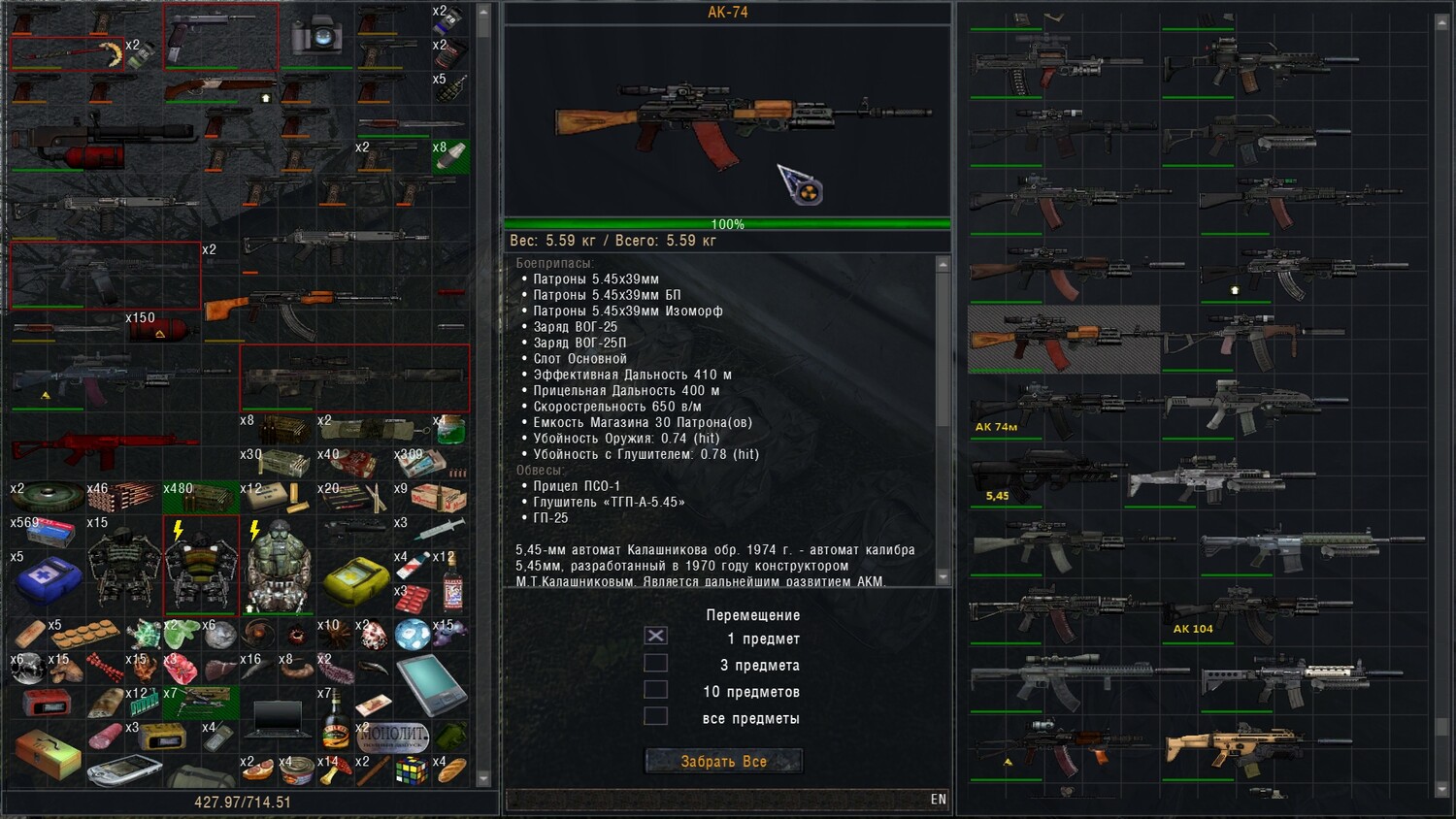The width and height of the screenshot is (1456, 819).
Task: Click the description panel's down scroll arrow
Action: tap(943, 577)
